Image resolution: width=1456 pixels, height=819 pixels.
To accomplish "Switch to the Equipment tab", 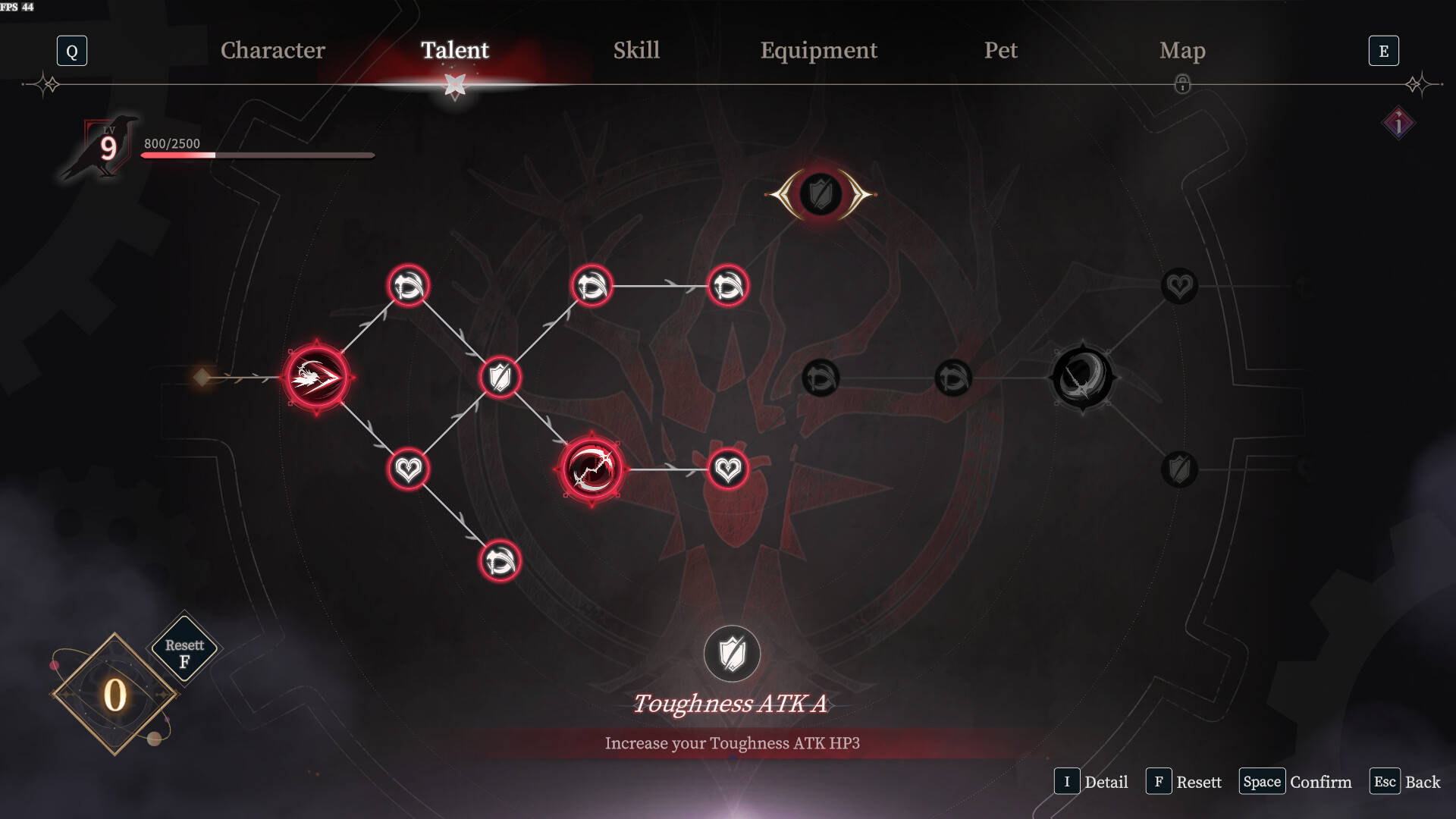I will point(819,51).
